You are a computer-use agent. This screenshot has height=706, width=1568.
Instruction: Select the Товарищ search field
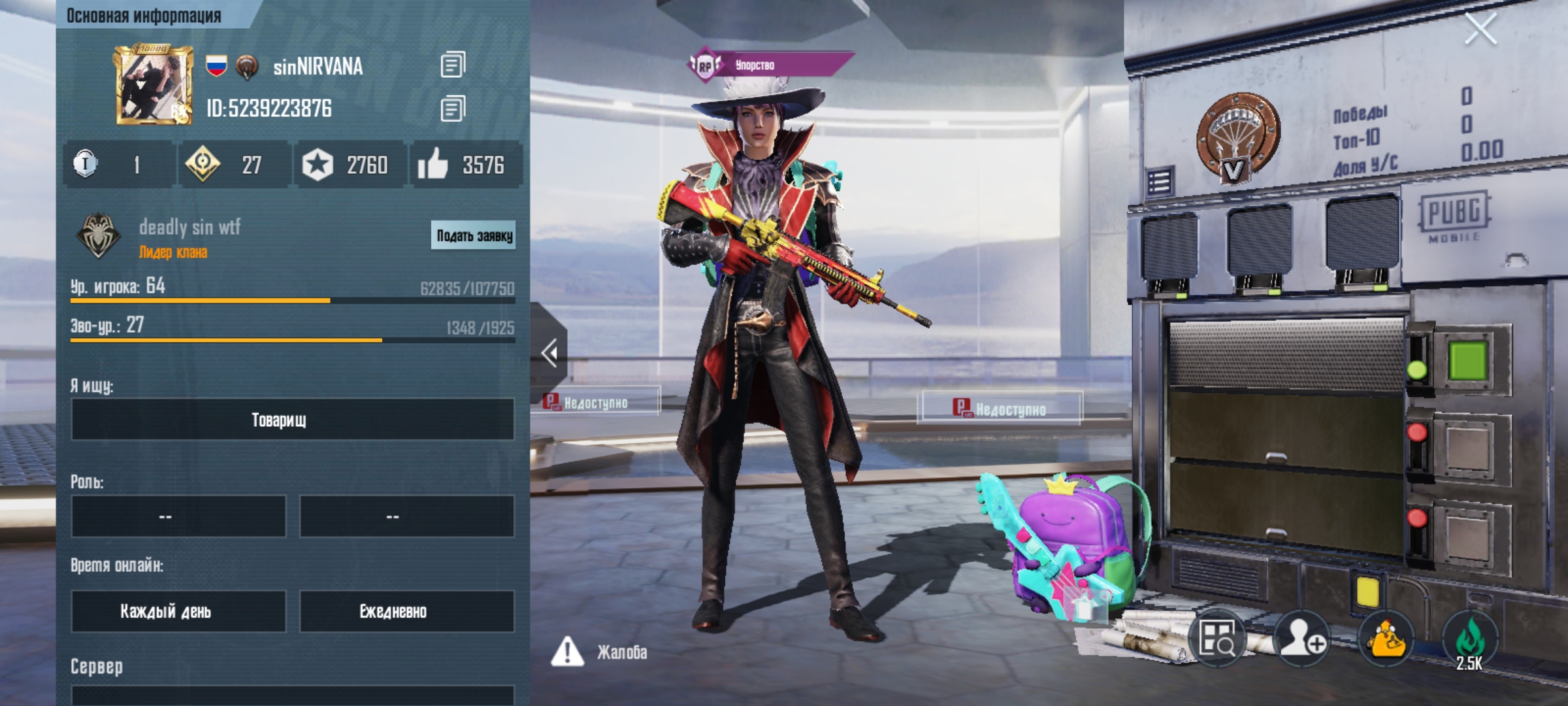(292, 420)
